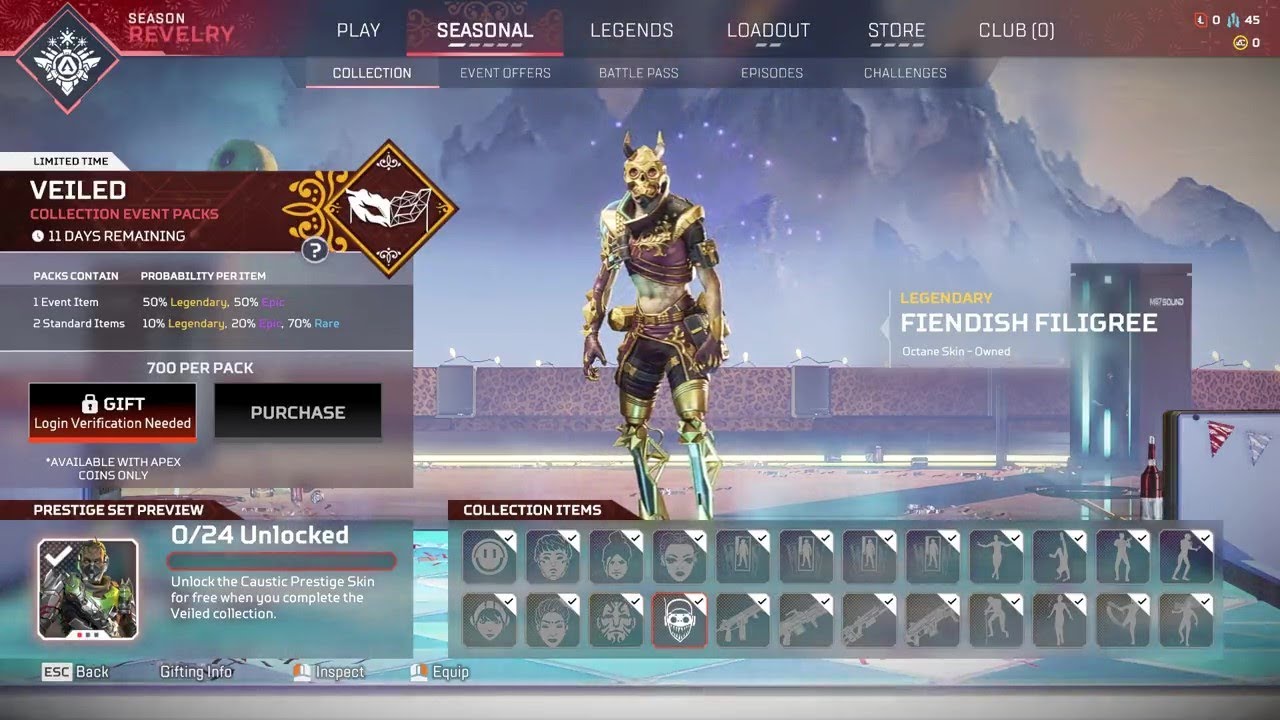Switch to the BATTLE PASS tab
The image size is (1280, 720).
pyautogui.click(x=639, y=72)
